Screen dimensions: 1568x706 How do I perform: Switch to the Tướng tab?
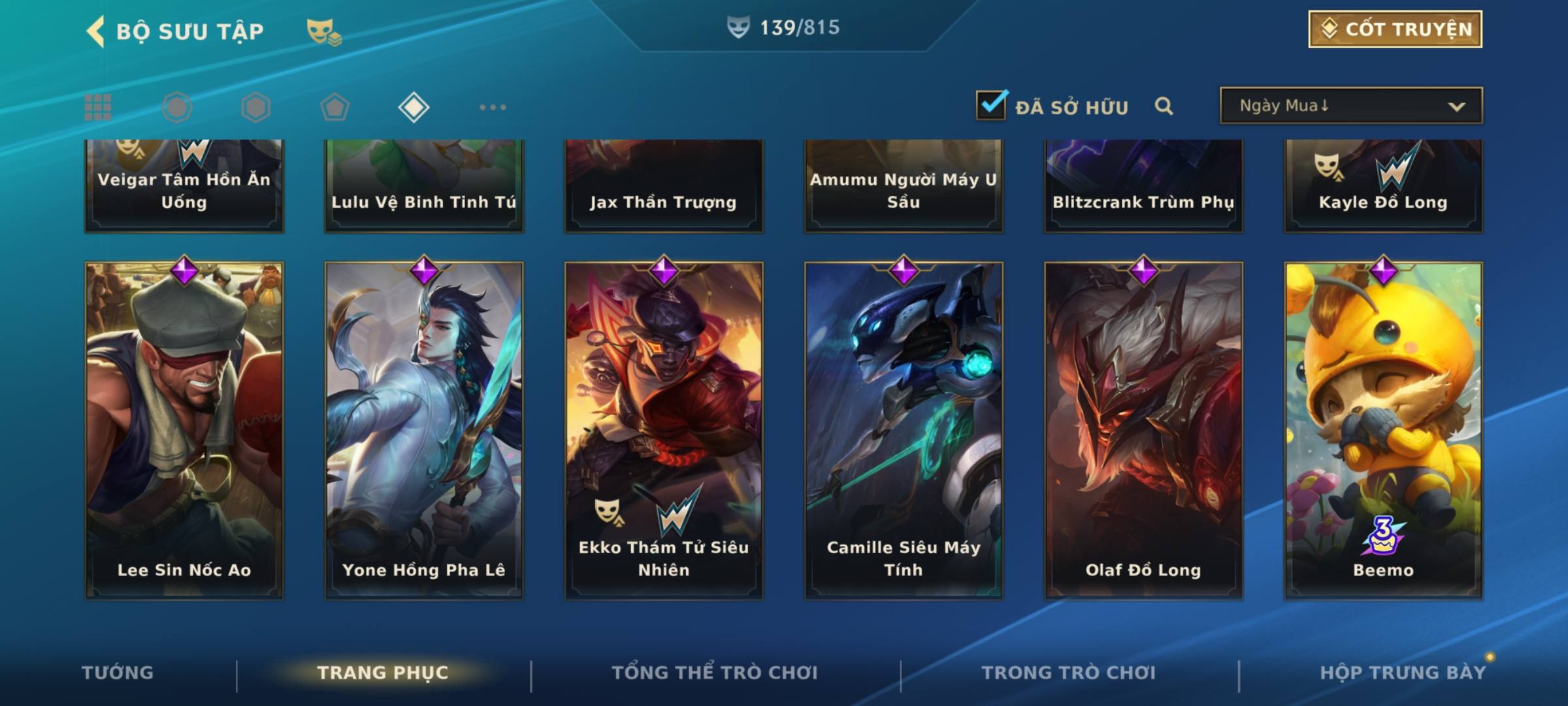tap(118, 673)
